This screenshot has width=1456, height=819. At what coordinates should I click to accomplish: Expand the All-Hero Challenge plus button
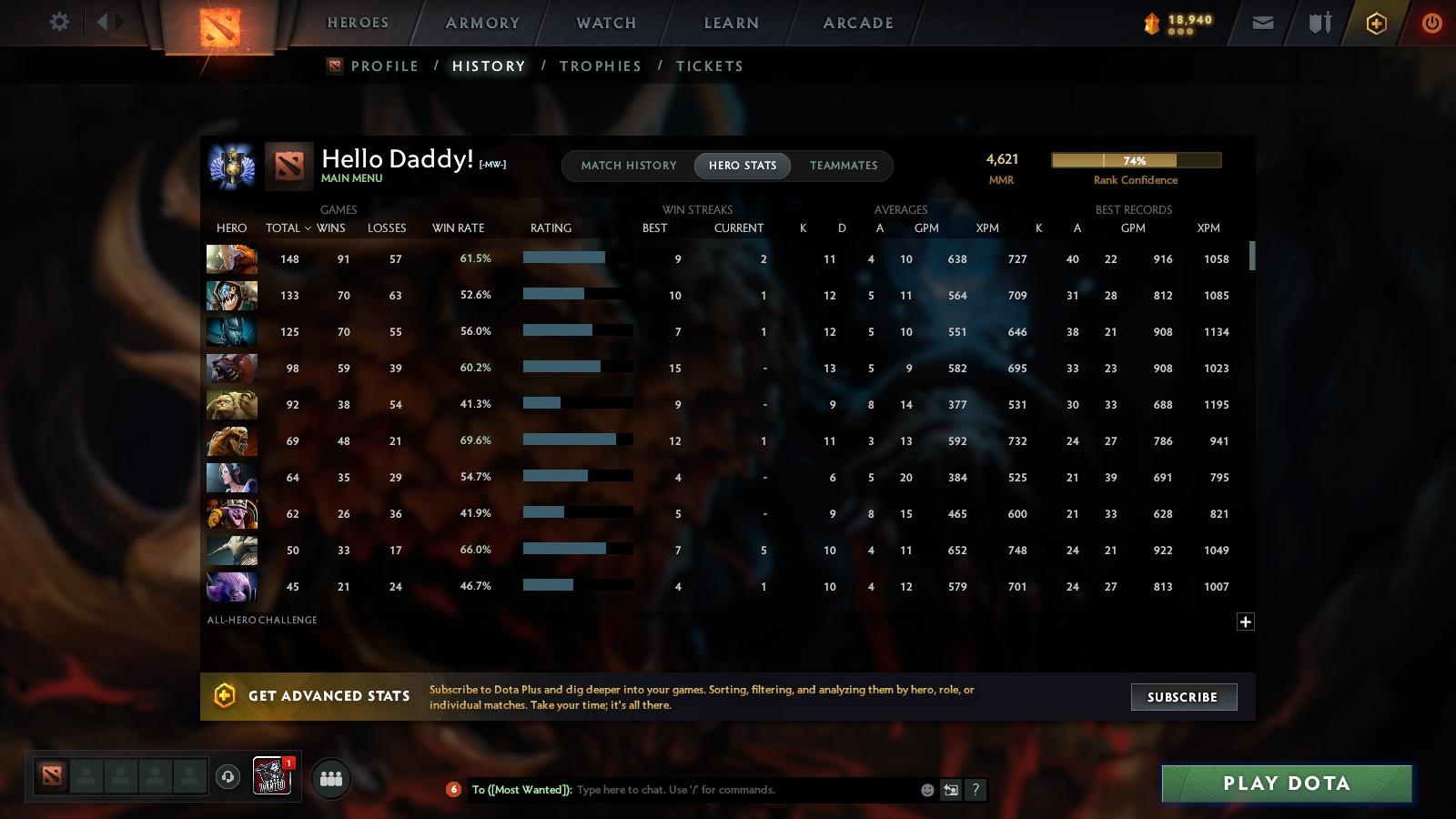pos(1245,621)
